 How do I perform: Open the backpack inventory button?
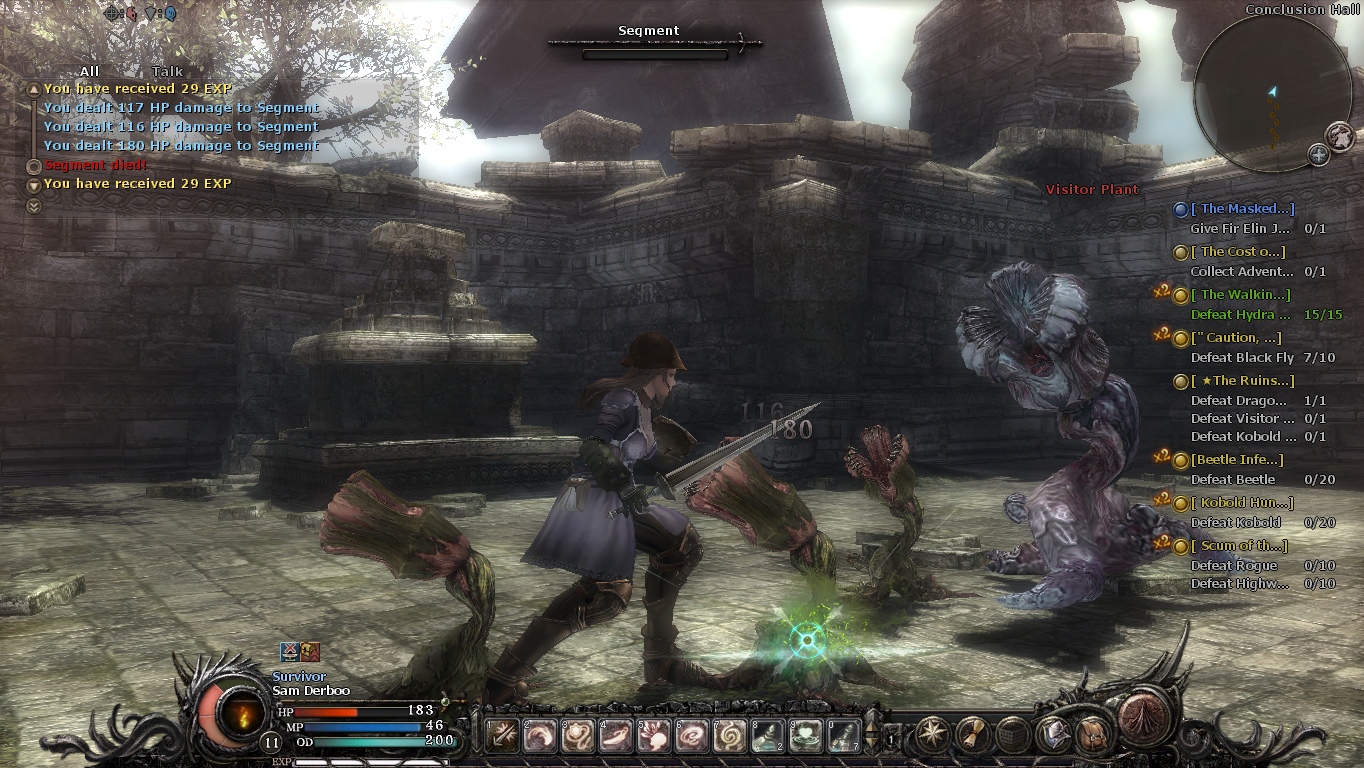click(1093, 735)
